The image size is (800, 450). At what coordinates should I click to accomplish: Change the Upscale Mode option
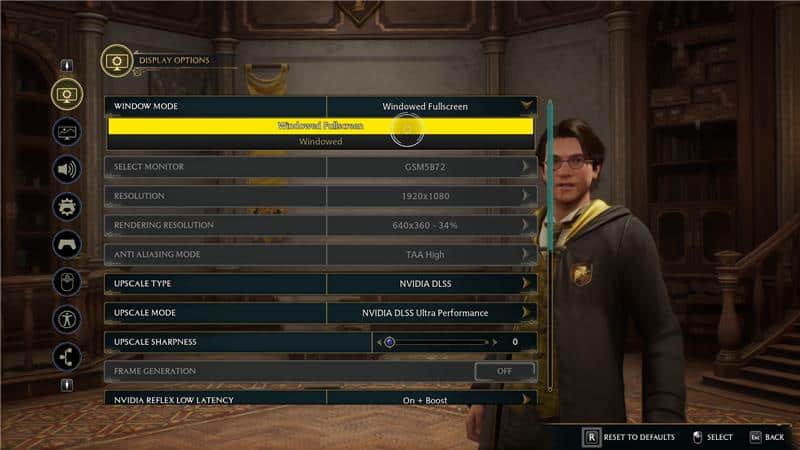click(431, 313)
